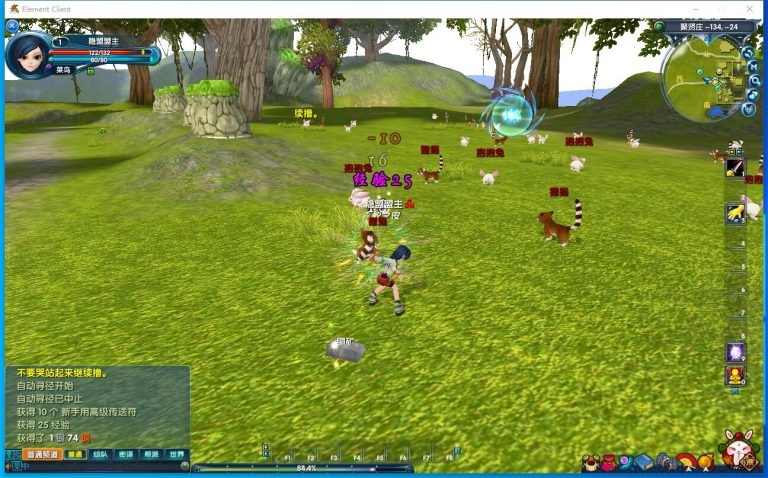Choose the 世界 world chat tab
Image resolution: width=768 pixels, height=478 pixels.
(177, 454)
